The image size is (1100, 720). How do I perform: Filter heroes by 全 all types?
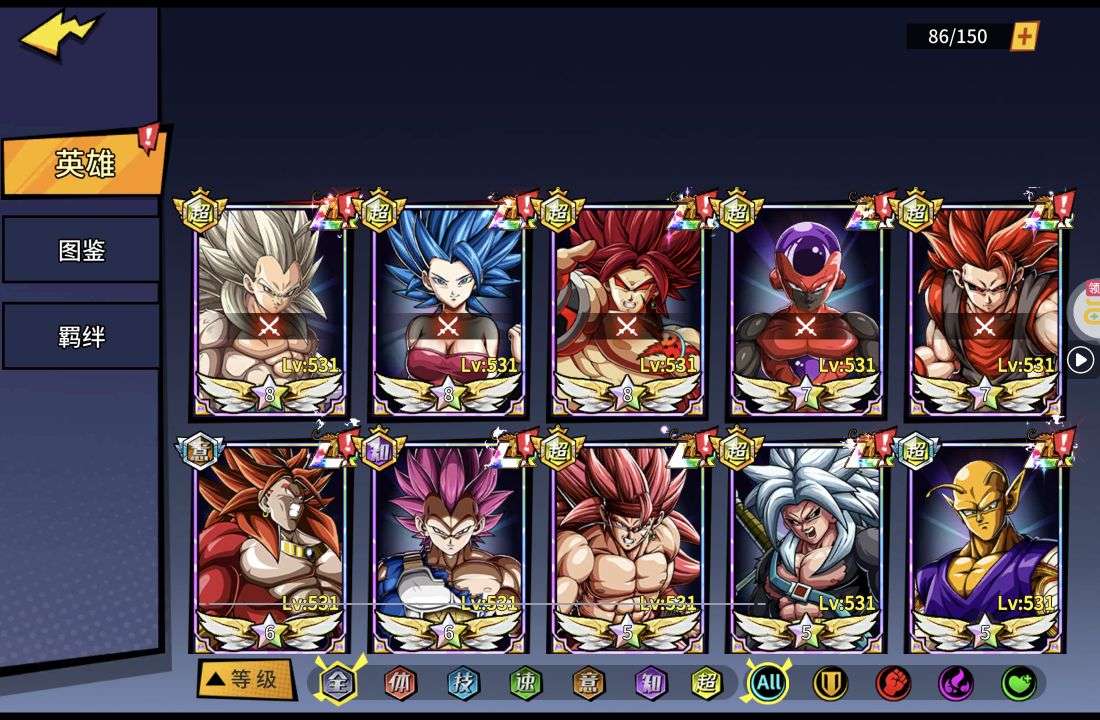[x=338, y=683]
